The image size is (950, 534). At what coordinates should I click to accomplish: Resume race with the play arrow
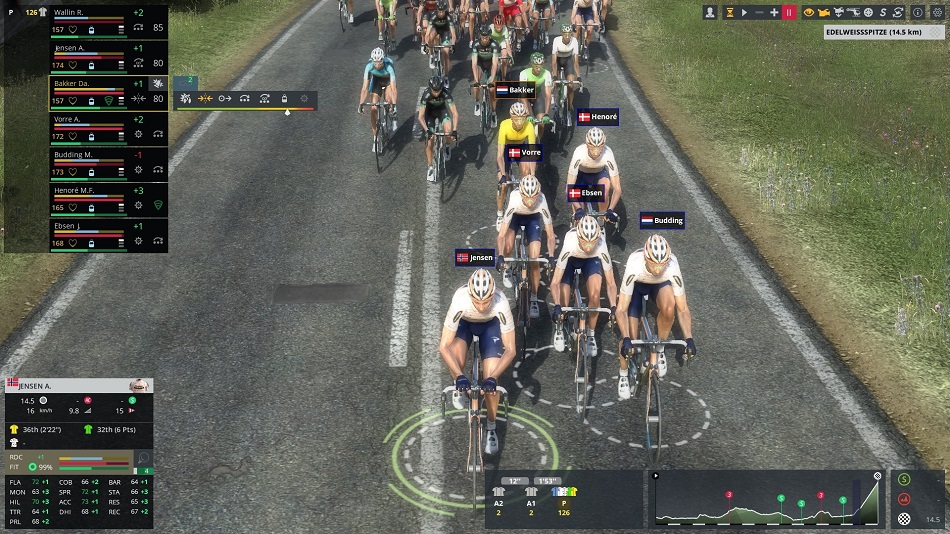[x=744, y=12]
